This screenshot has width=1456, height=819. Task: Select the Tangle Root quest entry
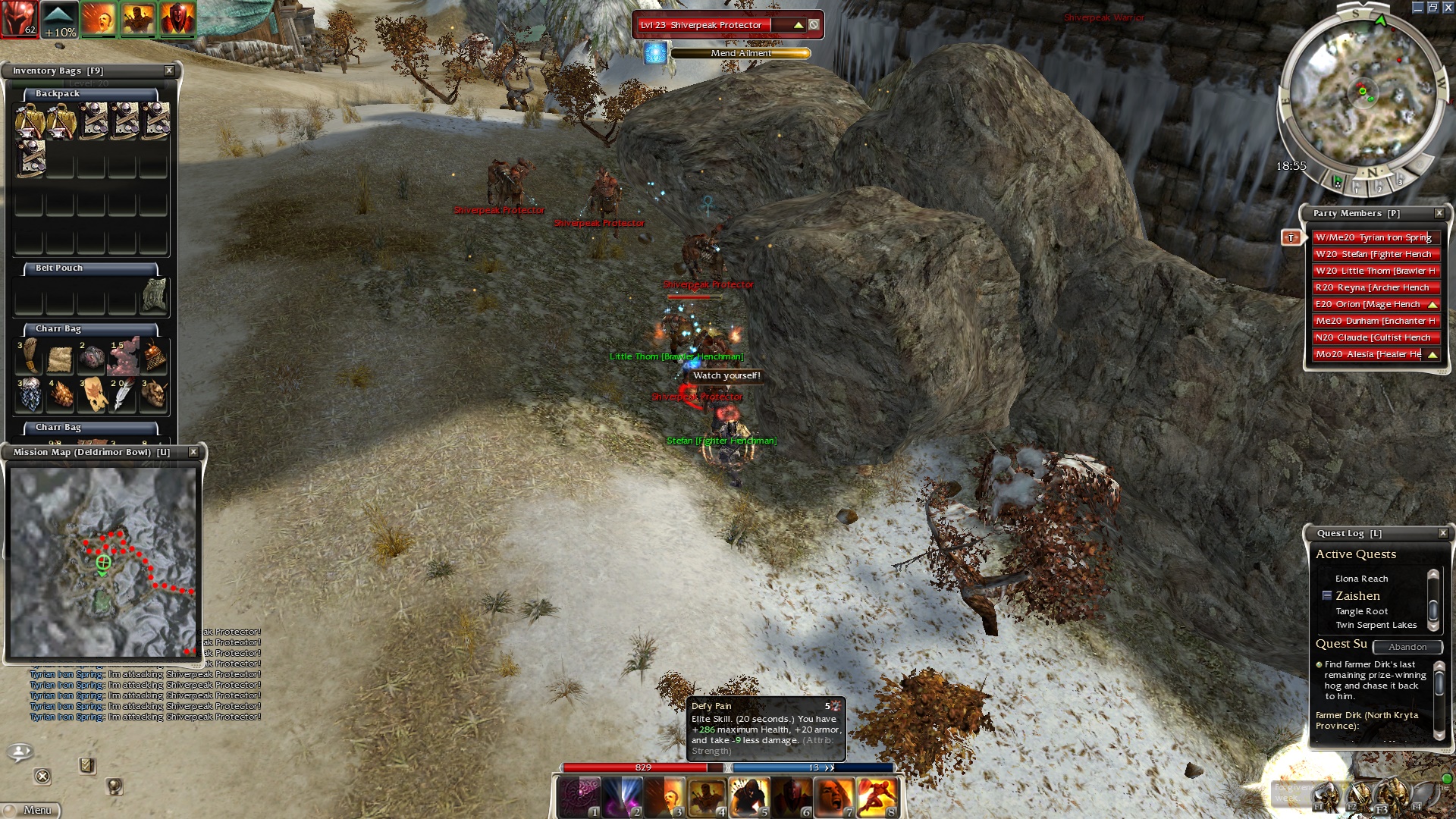[1362, 611]
